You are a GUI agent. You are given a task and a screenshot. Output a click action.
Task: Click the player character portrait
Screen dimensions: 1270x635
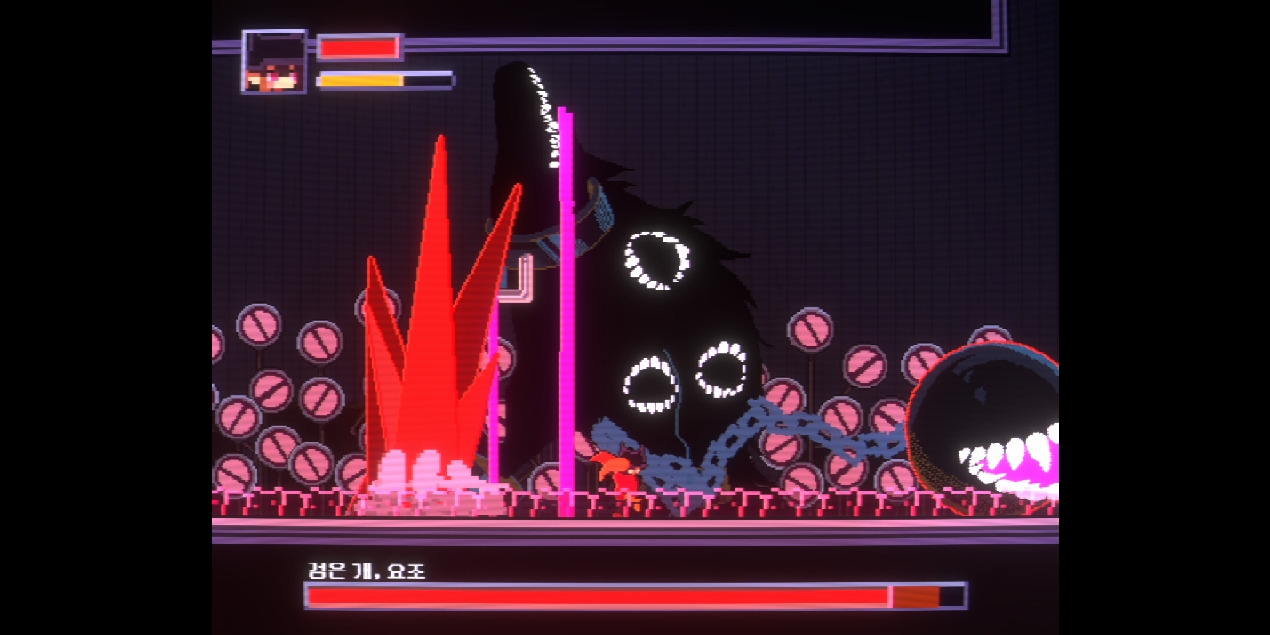(274, 62)
